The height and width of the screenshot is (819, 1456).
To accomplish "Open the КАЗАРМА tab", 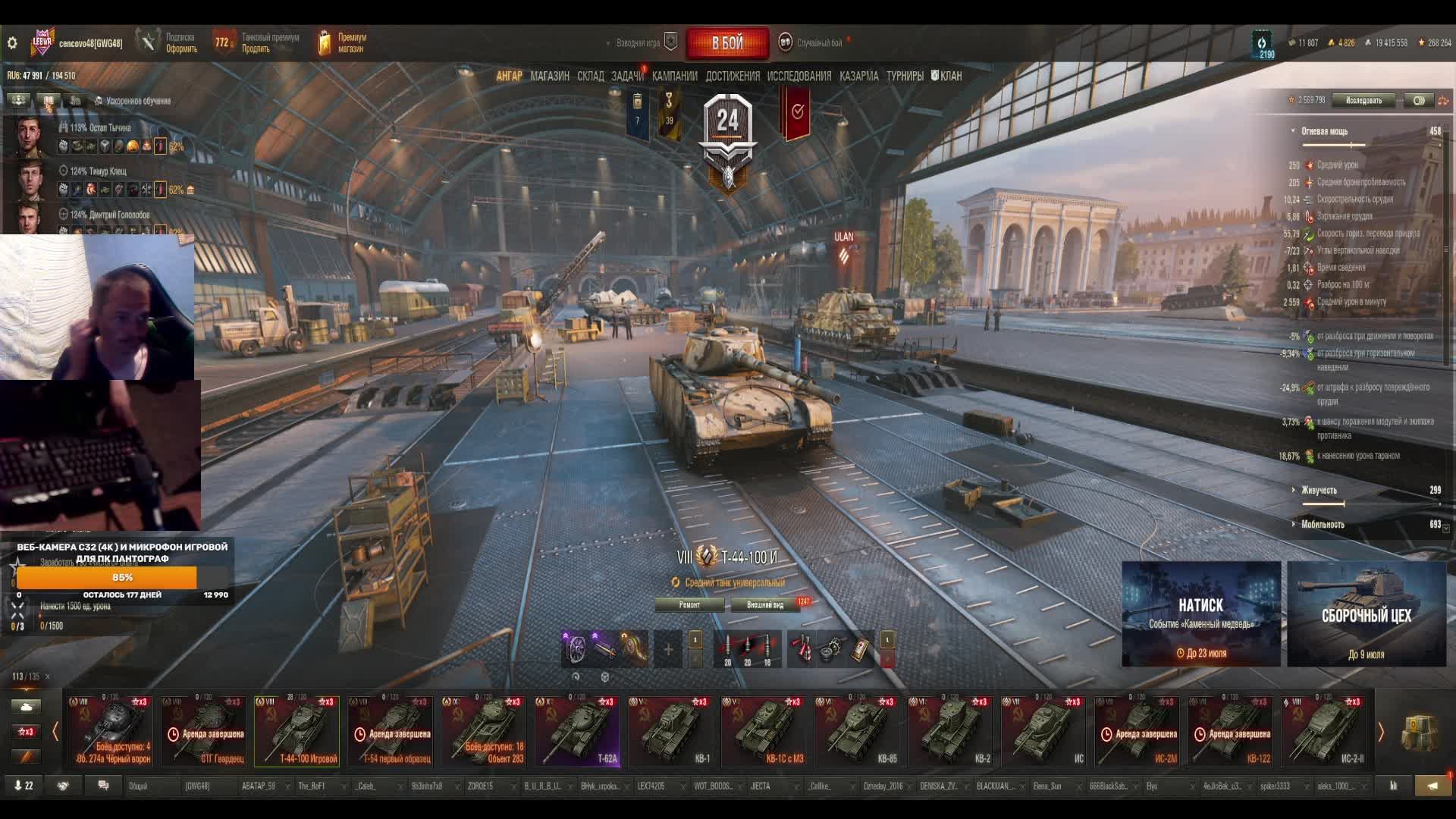I will [858, 76].
